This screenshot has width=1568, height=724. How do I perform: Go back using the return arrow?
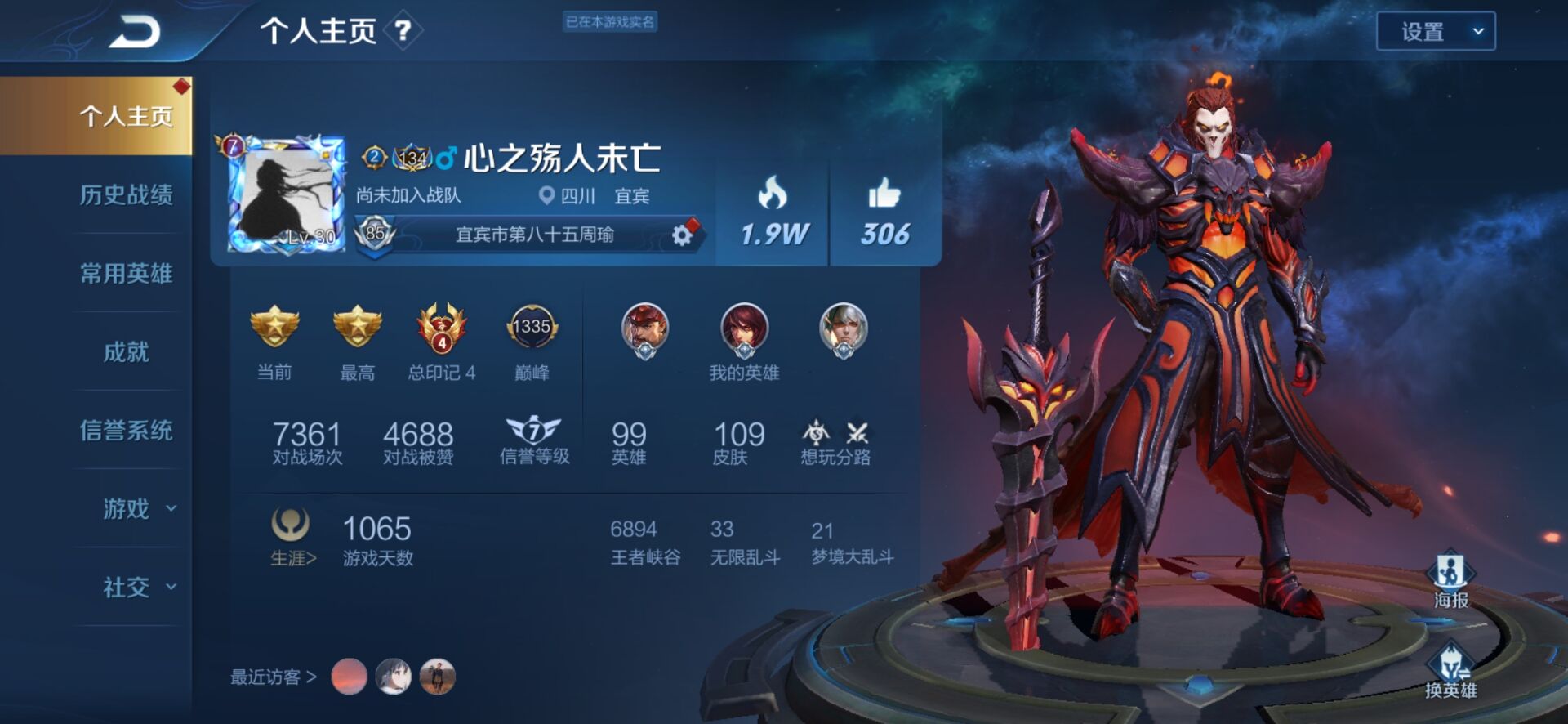click(x=135, y=33)
